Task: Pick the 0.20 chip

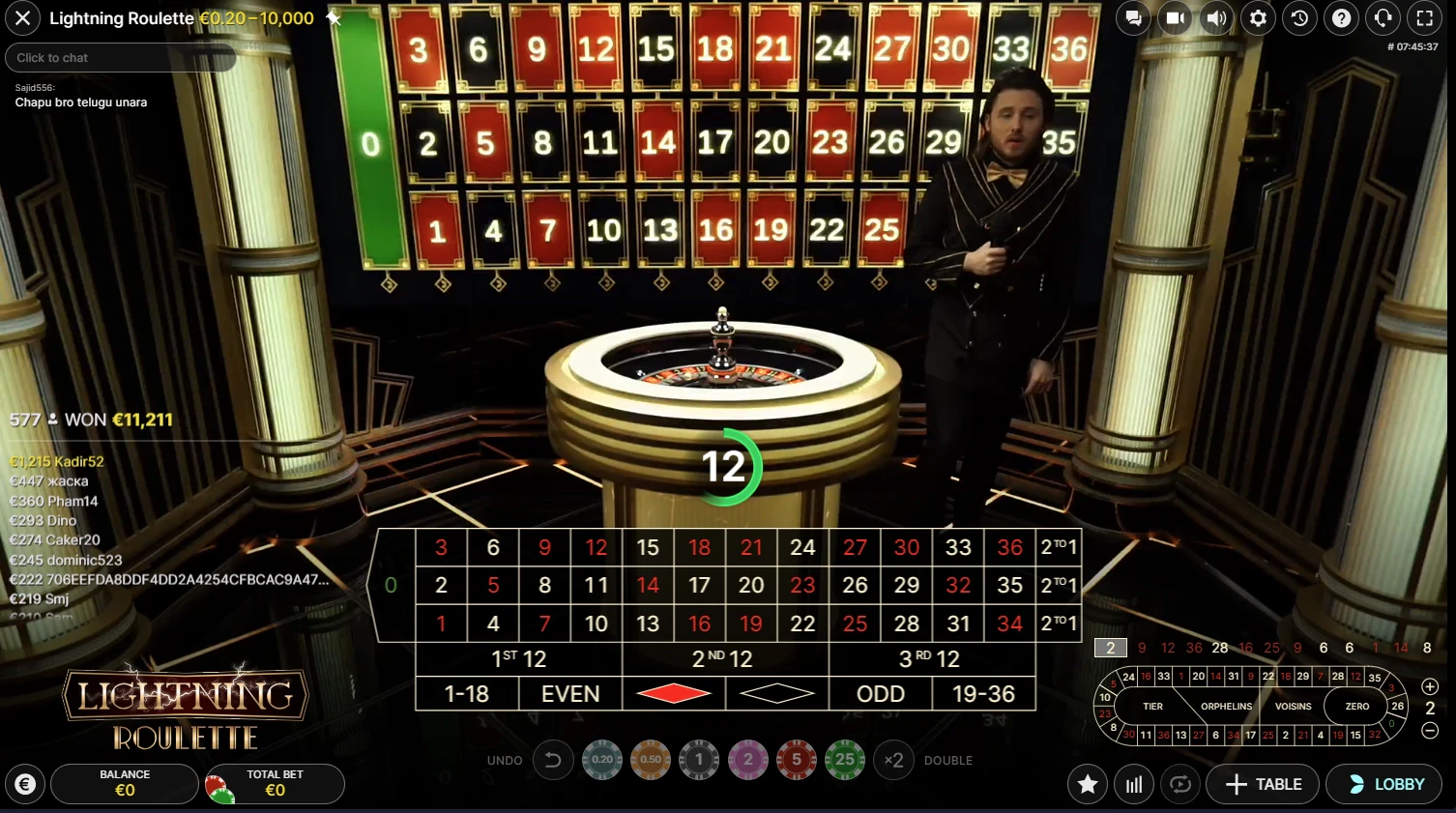Action: tap(602, 760)
